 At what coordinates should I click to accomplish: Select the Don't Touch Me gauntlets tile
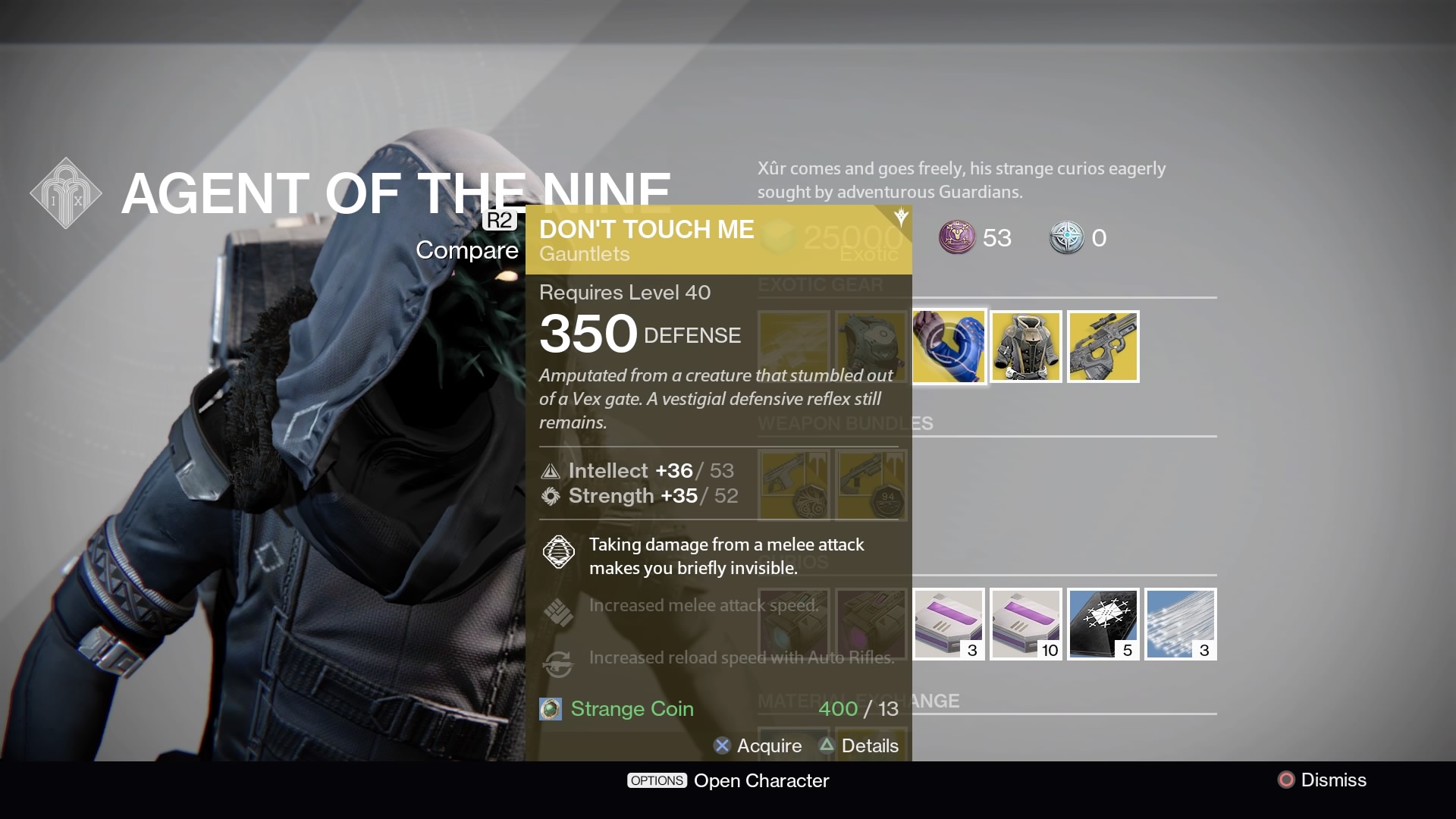(949, 347)
